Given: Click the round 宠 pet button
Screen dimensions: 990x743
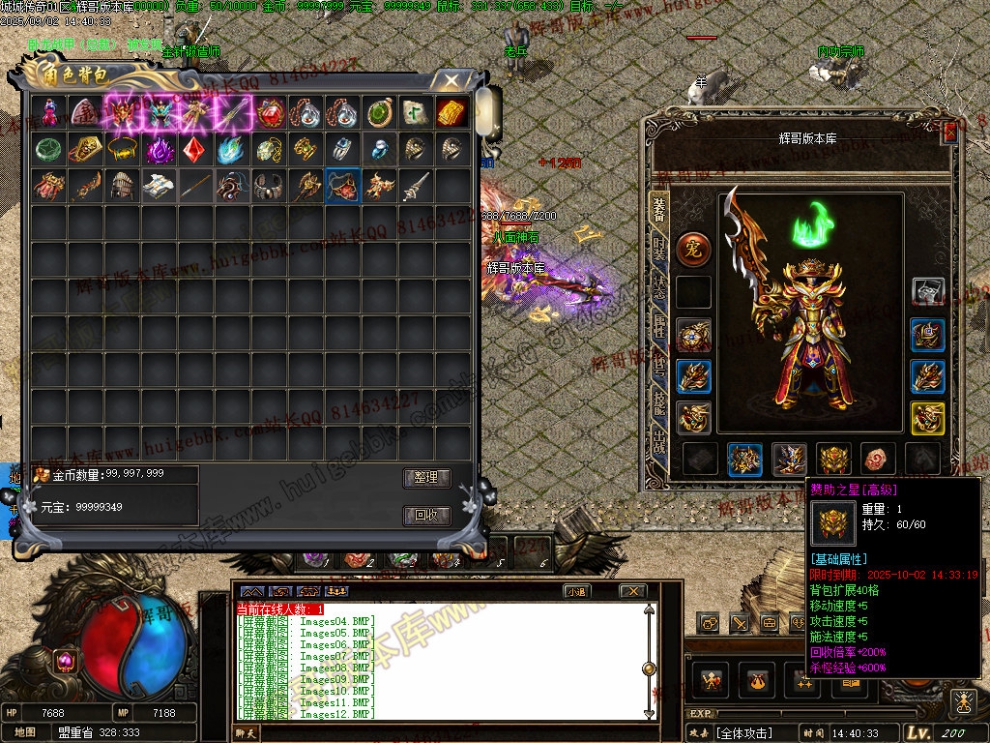Looking at the screenshot, I should pos(693,249).
